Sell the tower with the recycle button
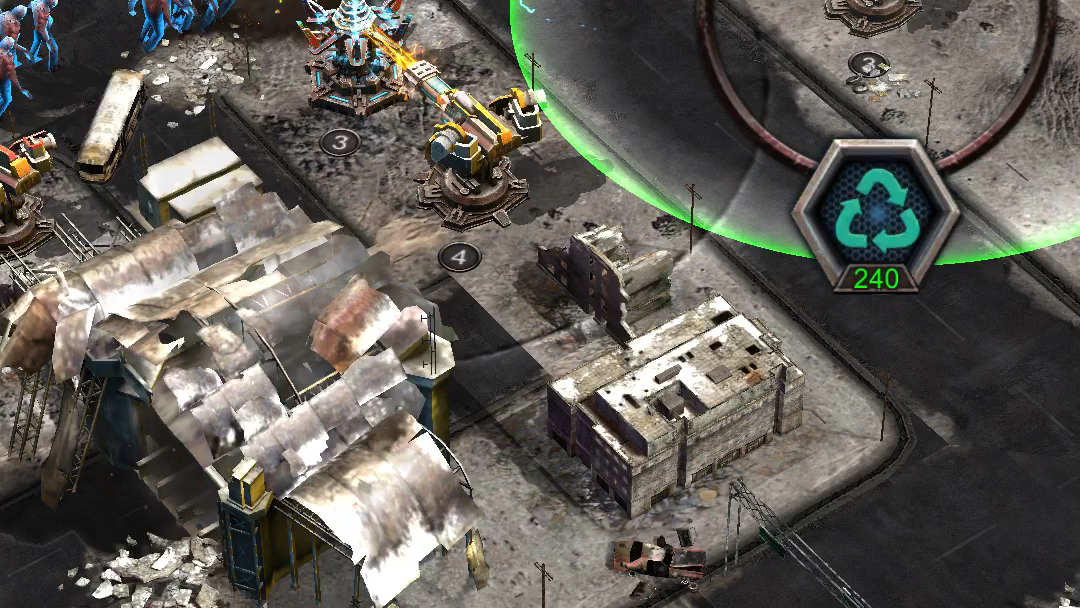1080x608 pixels. [x=875, y=212]
